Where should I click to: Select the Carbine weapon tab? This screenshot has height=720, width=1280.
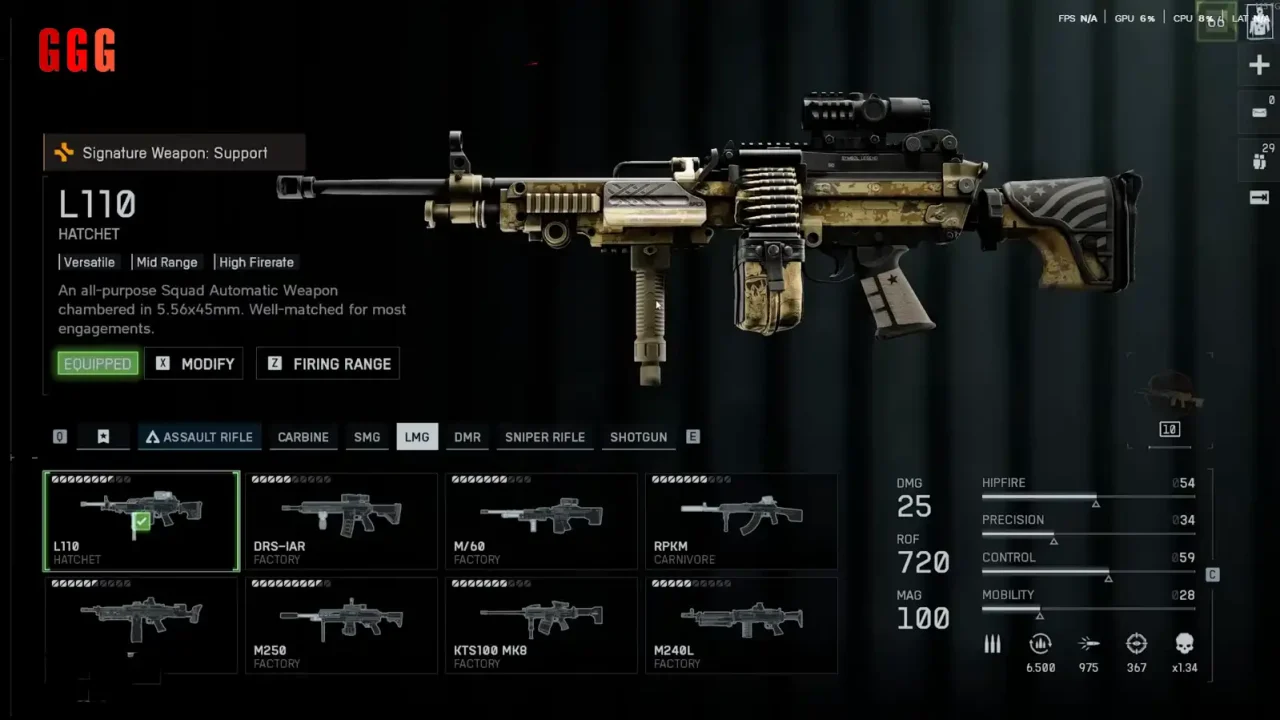click(303, 437)
